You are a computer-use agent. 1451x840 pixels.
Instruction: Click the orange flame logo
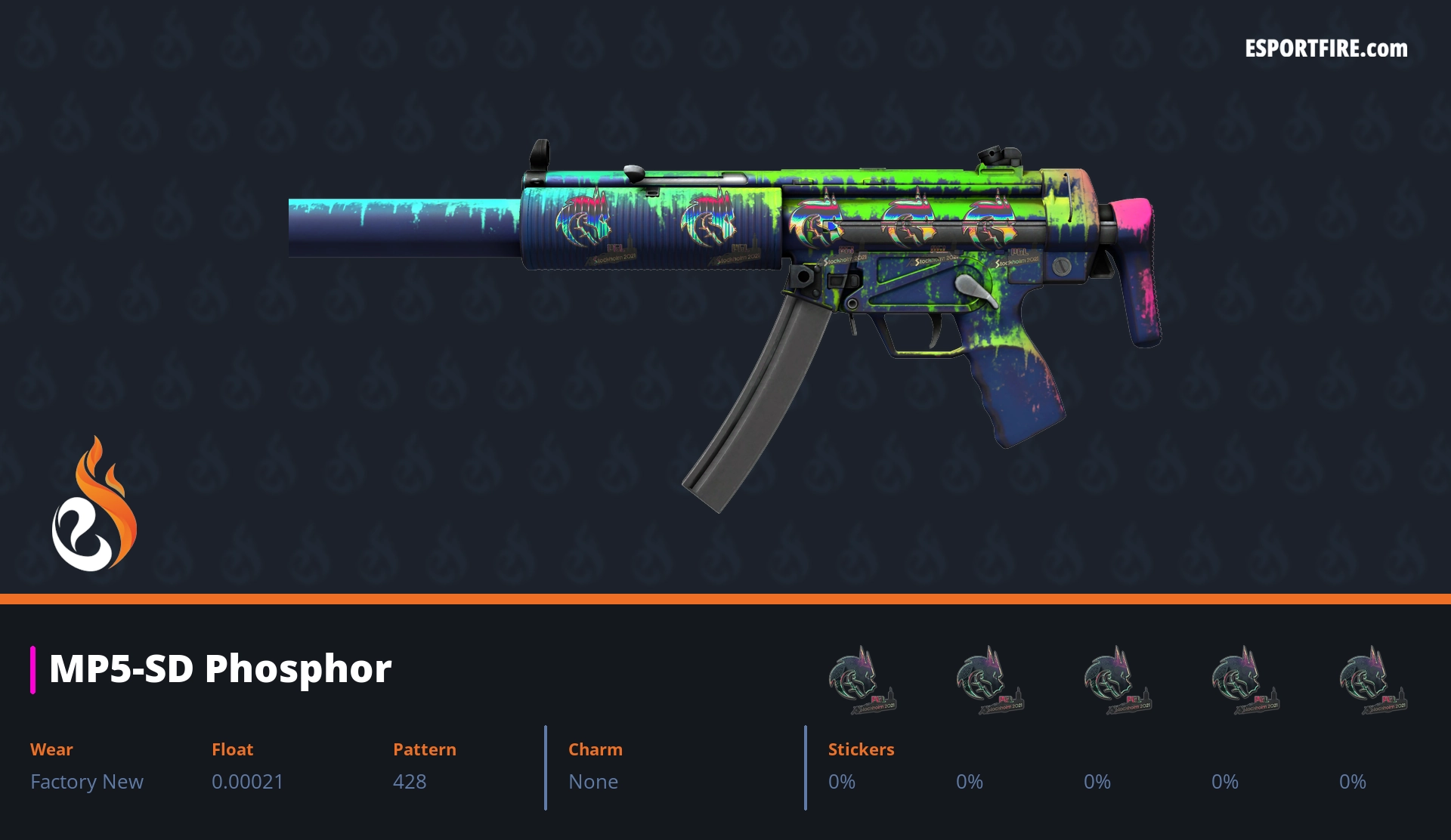point(94,505)
